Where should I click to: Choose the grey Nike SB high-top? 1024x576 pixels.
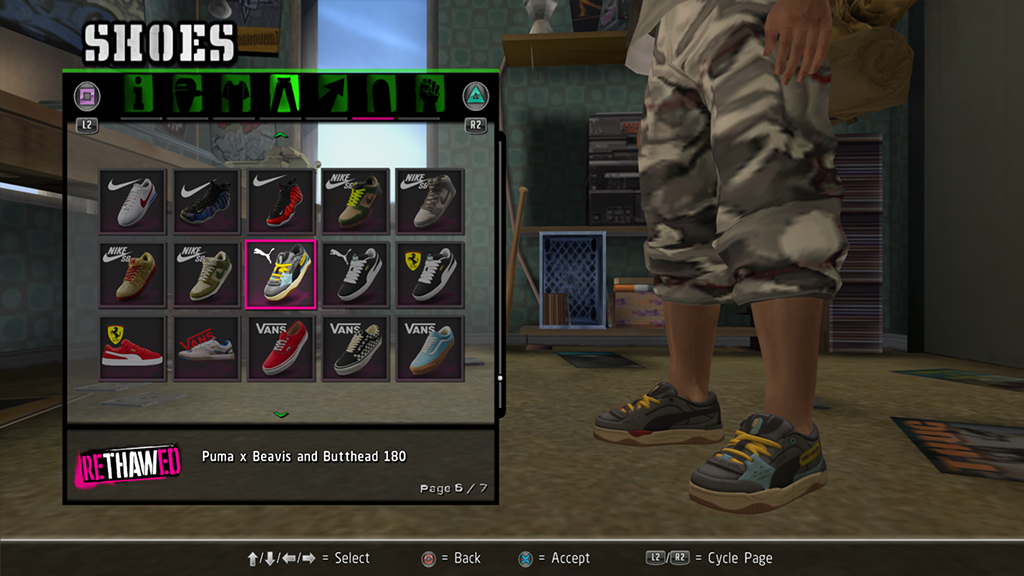pos(429,200)
